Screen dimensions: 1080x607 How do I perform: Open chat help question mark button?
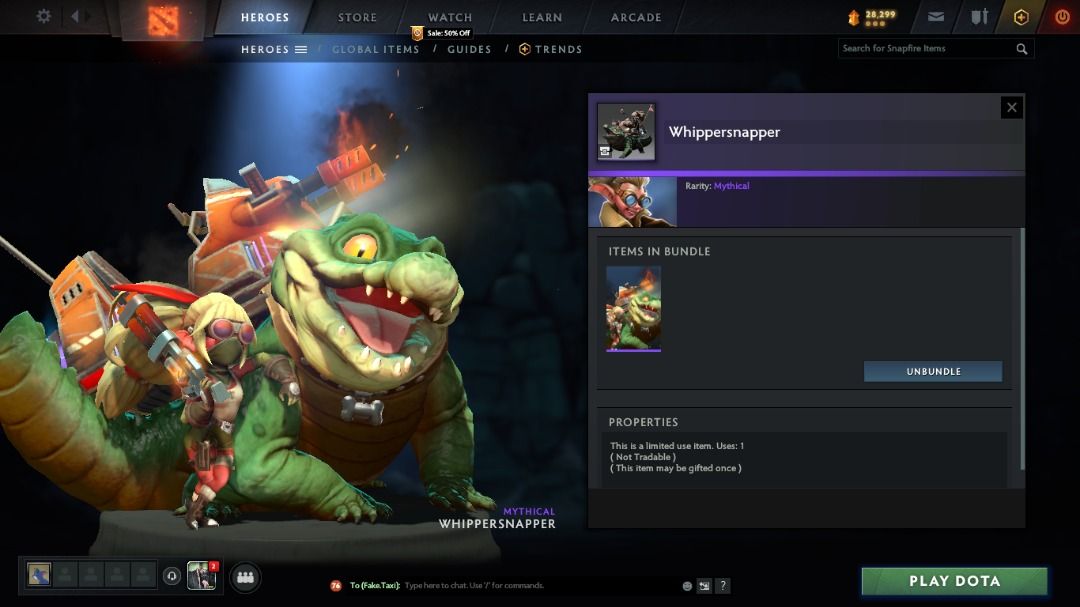[x=723, y=586]
